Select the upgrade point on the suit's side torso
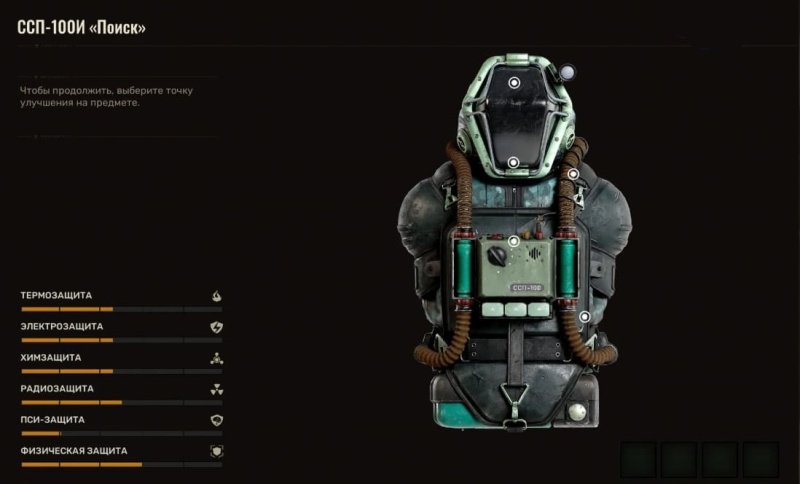The image size is (800, 484). click(x=584, y=317)
